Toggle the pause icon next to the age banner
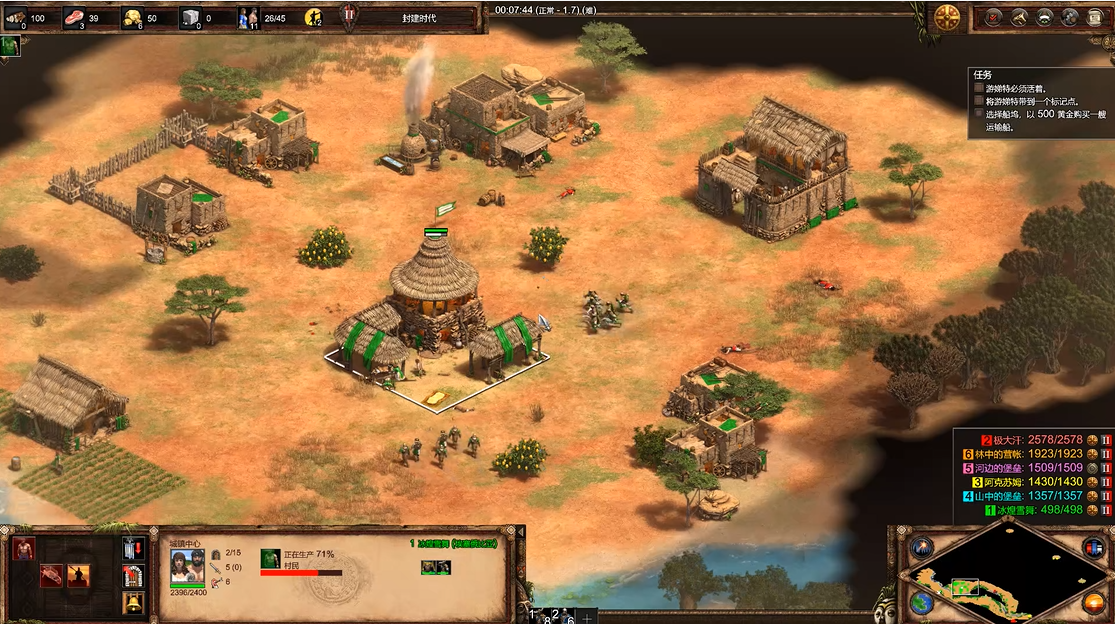Image resolution: width=1115 pixels, height=624 pixels. point(349,16)
